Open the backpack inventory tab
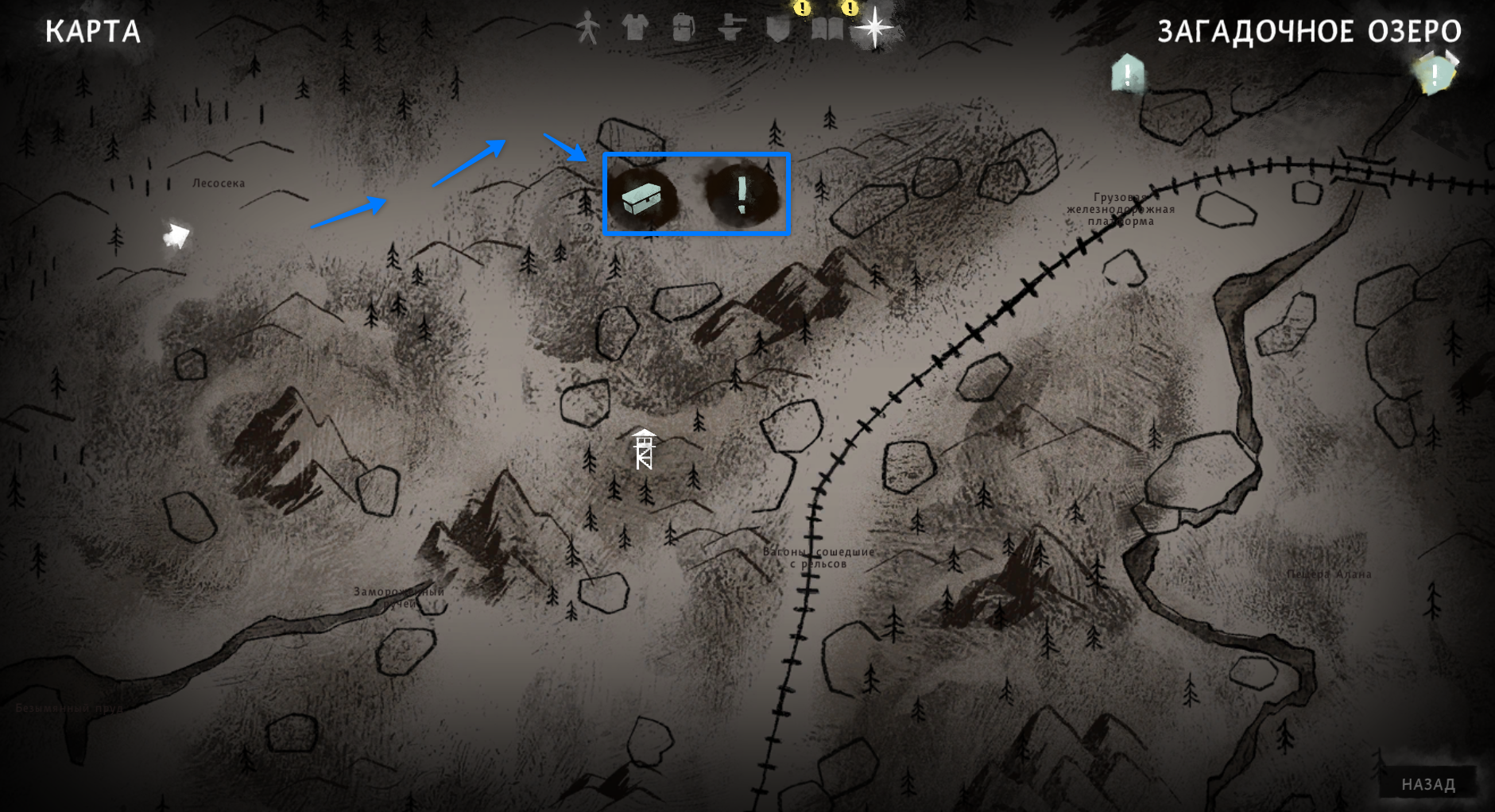Viewport: 1495px width, 812px height. point(683,28)
